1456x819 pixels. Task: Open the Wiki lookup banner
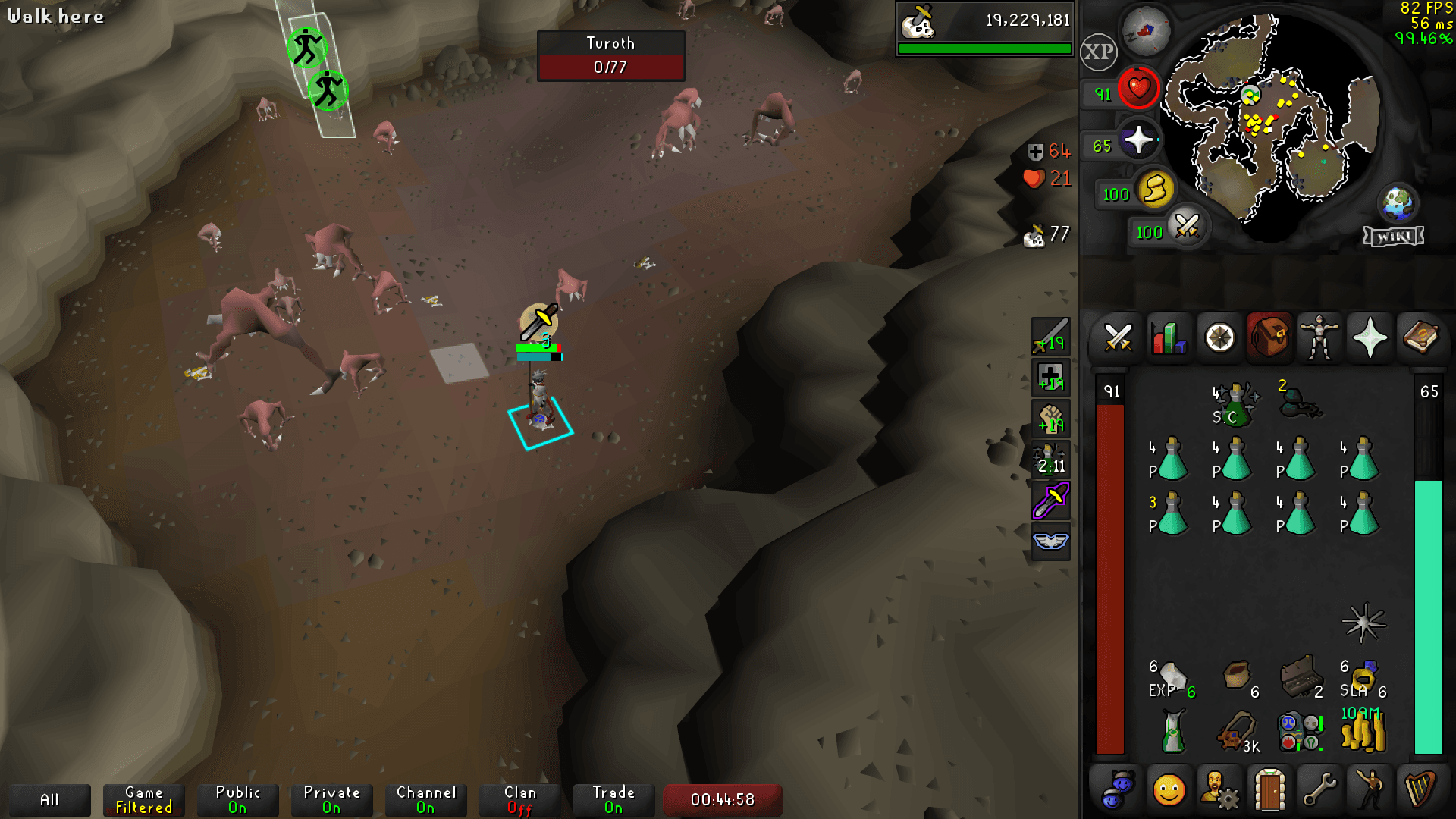(x=1394, y=236)
